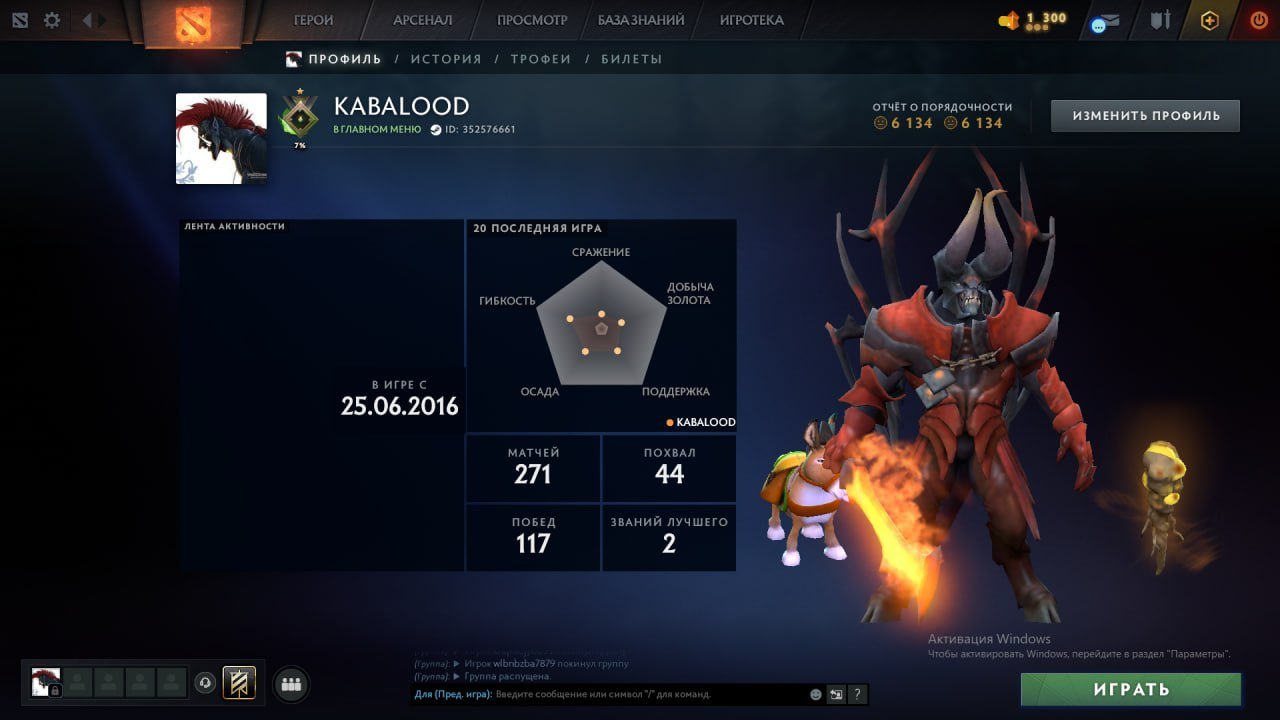
Task: Open the Dota Plus gold badge icon
Action: (x=1210, y=20)
